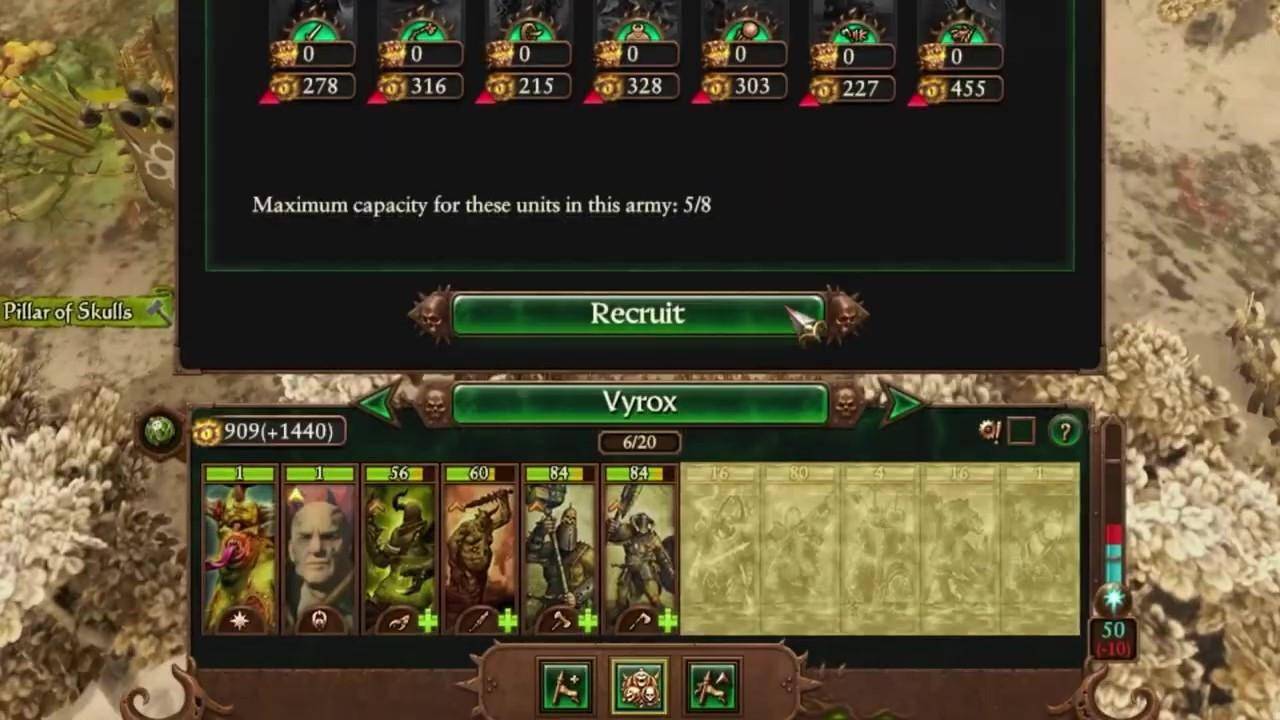Choose the recruitable unit costing 328 upkeep
The image size is (1280, 720).
pyautogui.click(x=635, y=50)
